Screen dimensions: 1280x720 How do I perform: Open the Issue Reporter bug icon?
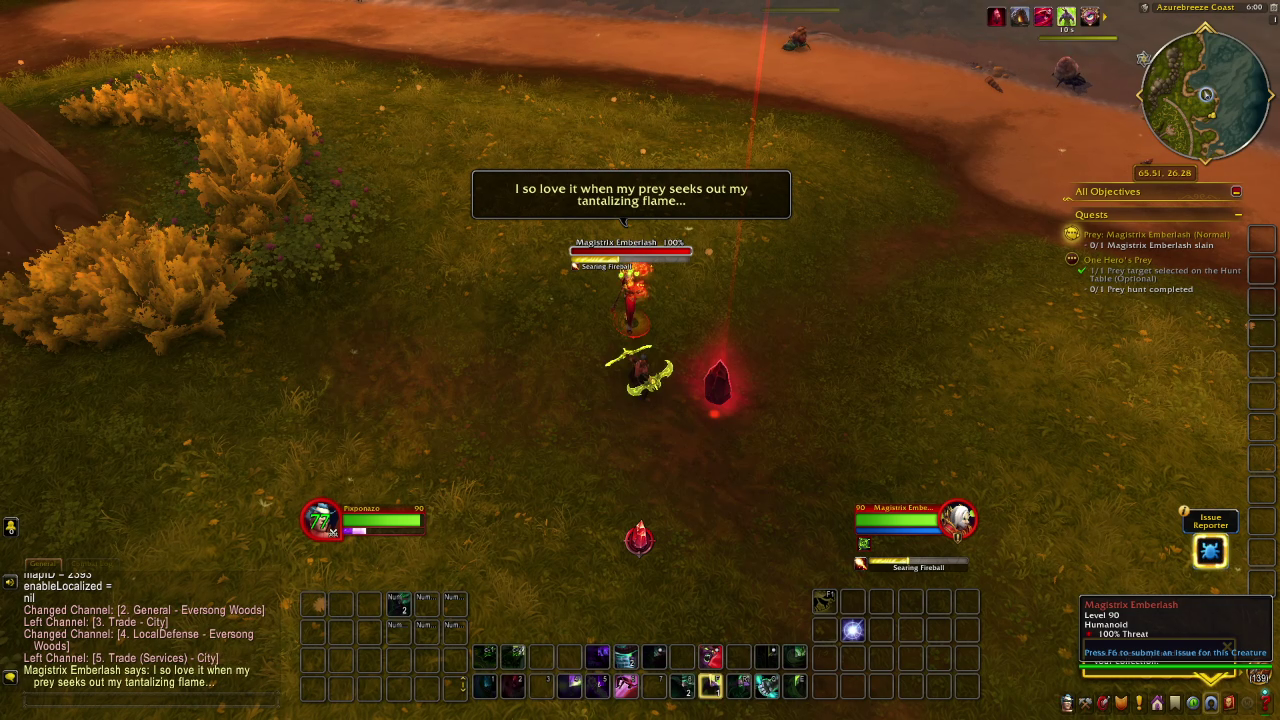pos(1210,551)
